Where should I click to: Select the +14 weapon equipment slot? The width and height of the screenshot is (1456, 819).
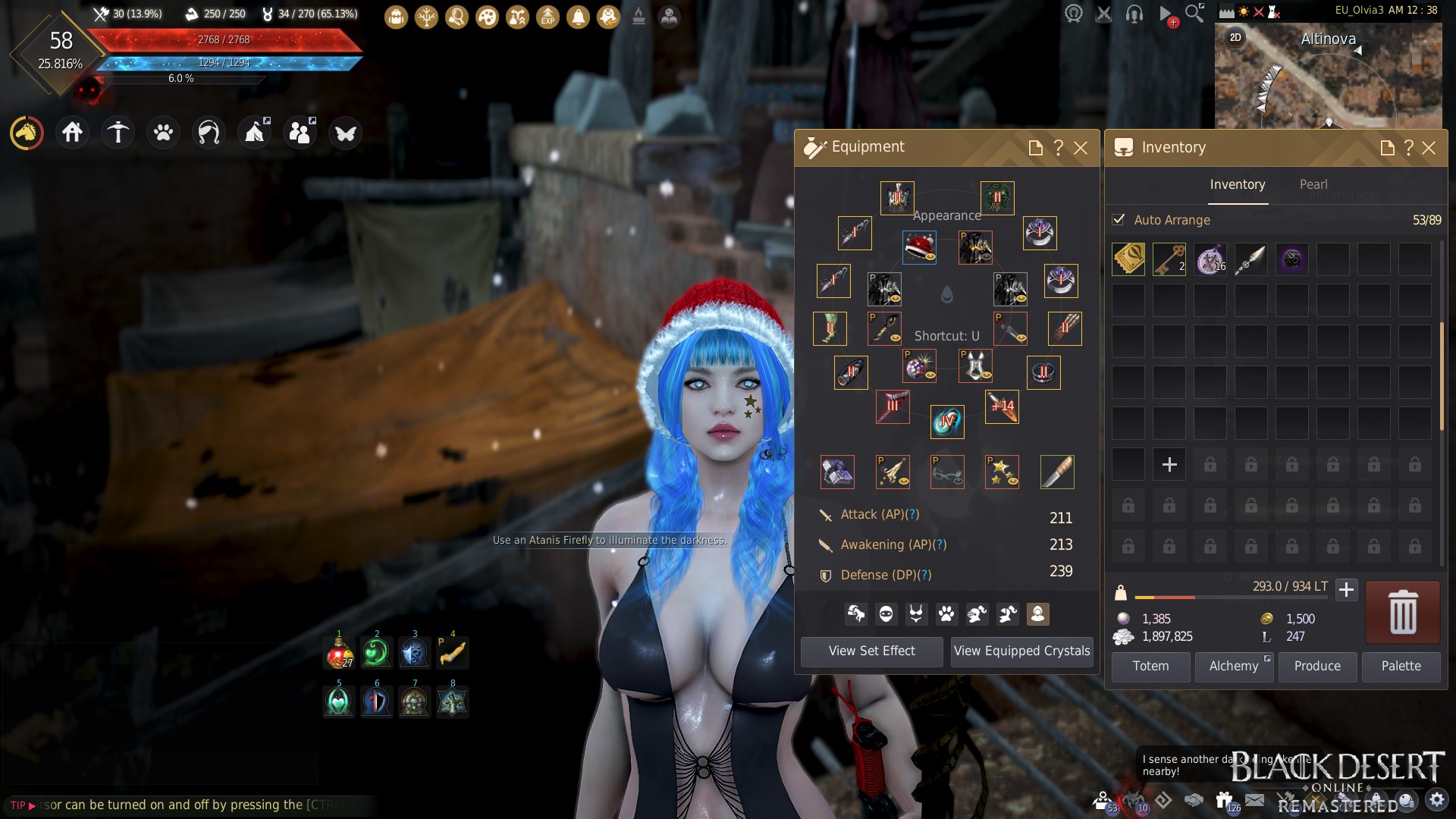pos(1002,407)
